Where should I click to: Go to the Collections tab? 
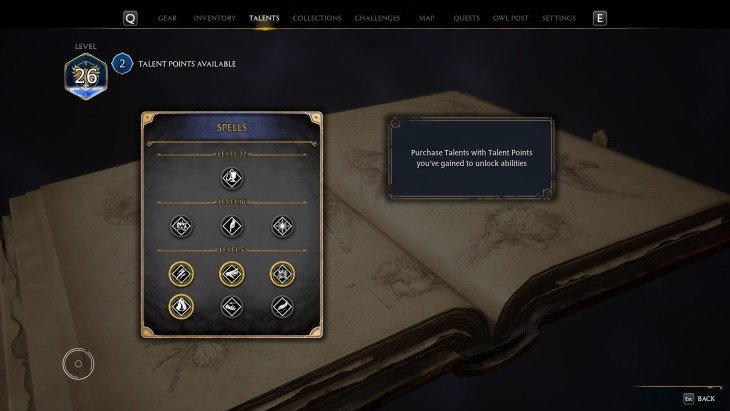pos(318,18)
